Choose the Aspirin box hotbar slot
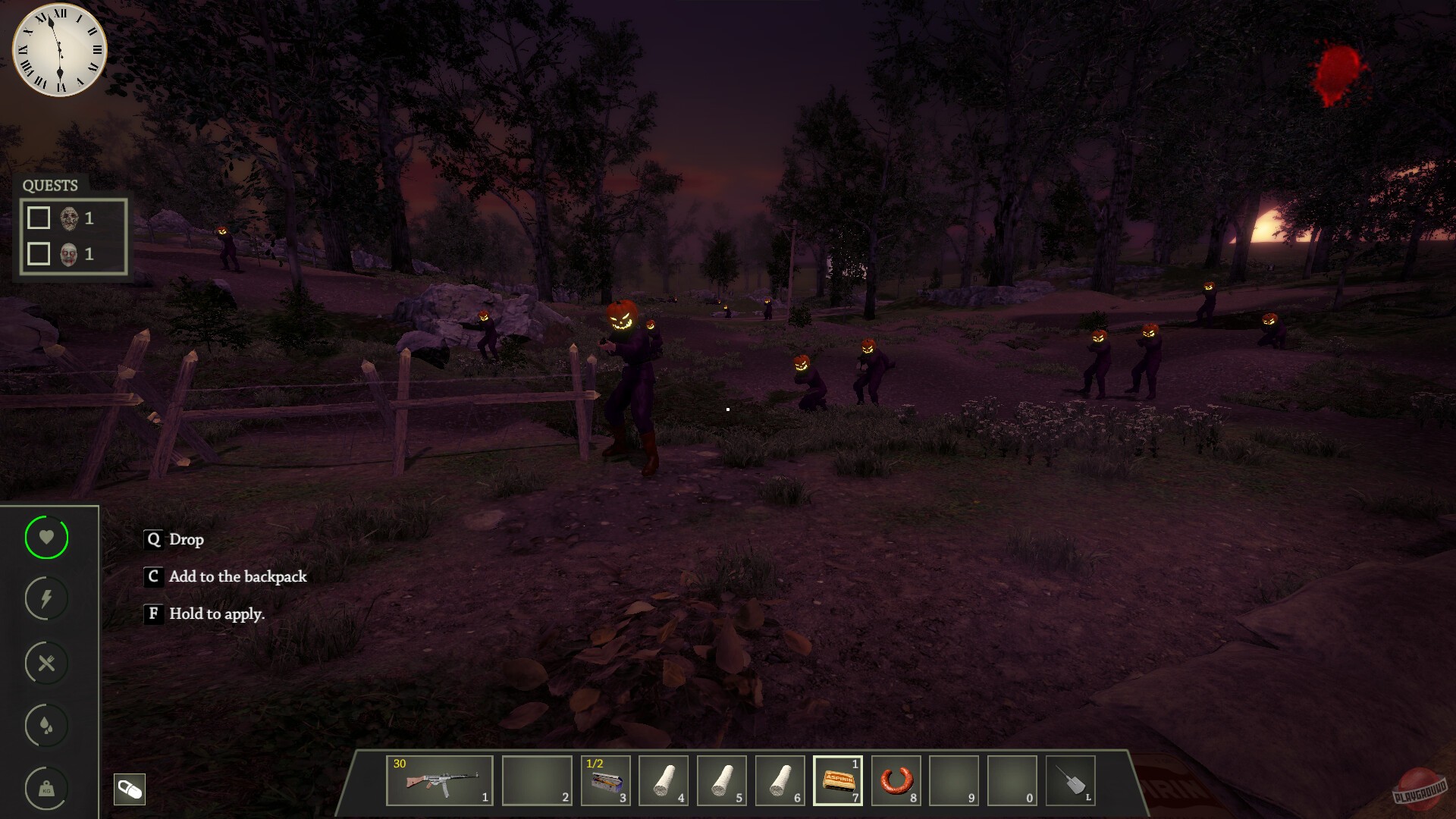 click(x=838, y=780)
